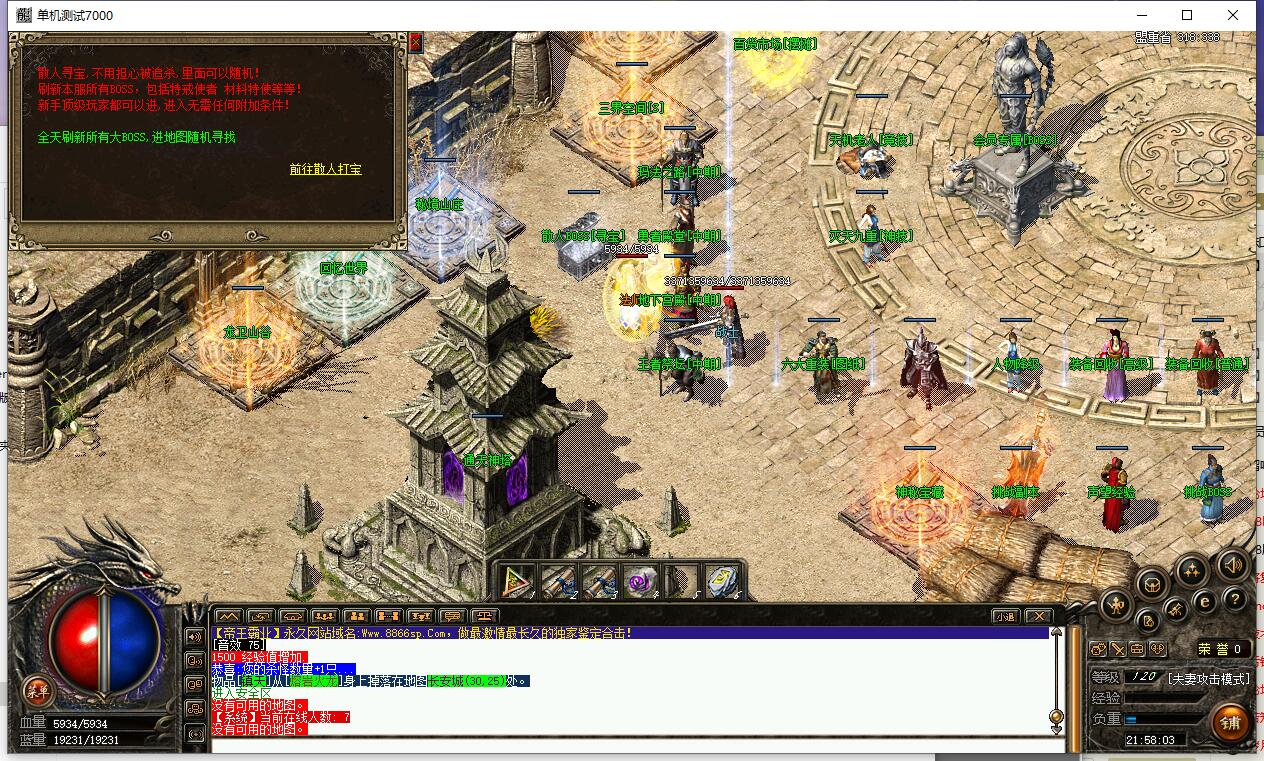Open the character panel round button
This screenshot has height=761, width=1264.
[x=1116, y=604]
